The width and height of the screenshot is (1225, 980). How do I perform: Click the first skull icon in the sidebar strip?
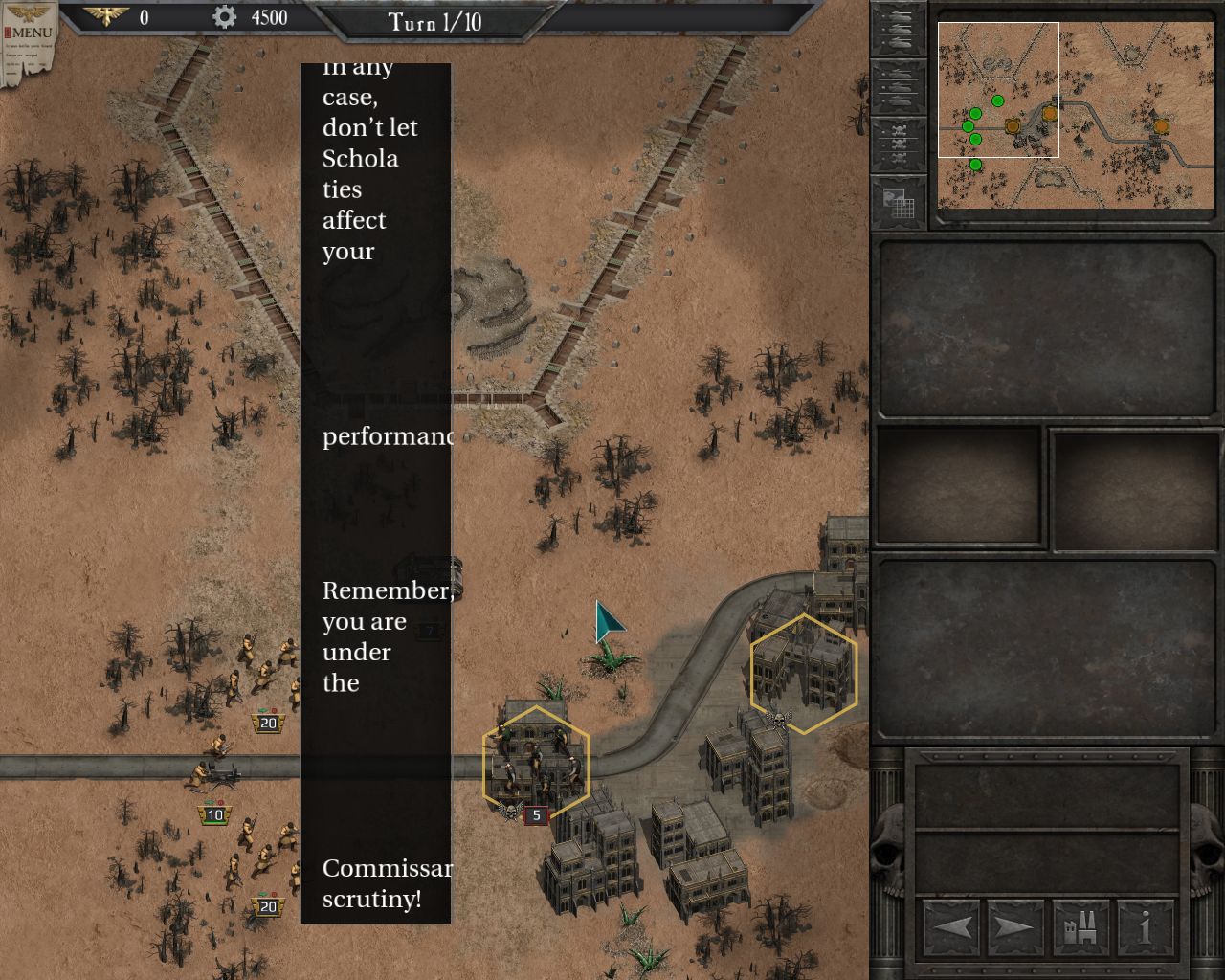pyautogui.click(x=900, y=132)
